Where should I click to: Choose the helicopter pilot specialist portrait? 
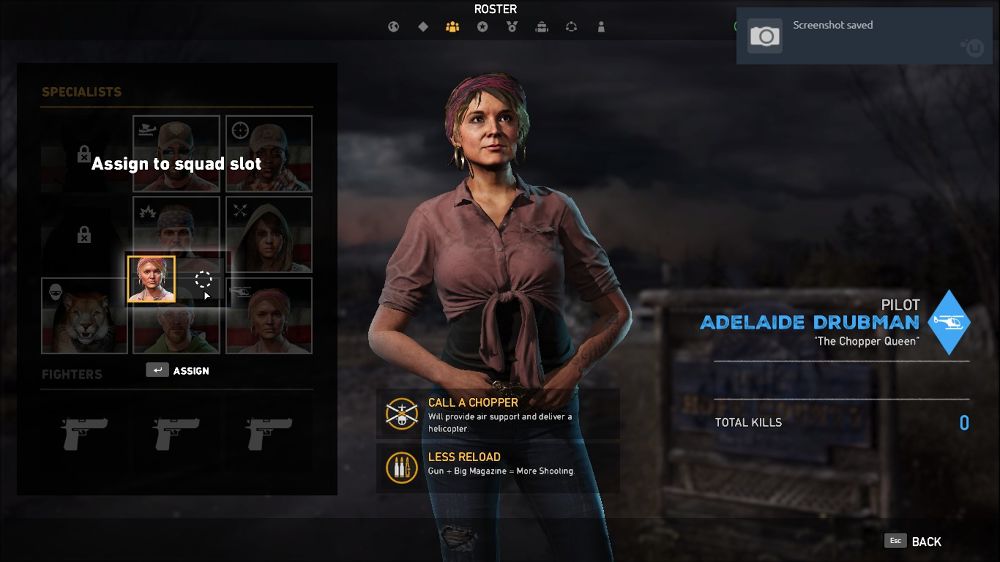point(269,316)
